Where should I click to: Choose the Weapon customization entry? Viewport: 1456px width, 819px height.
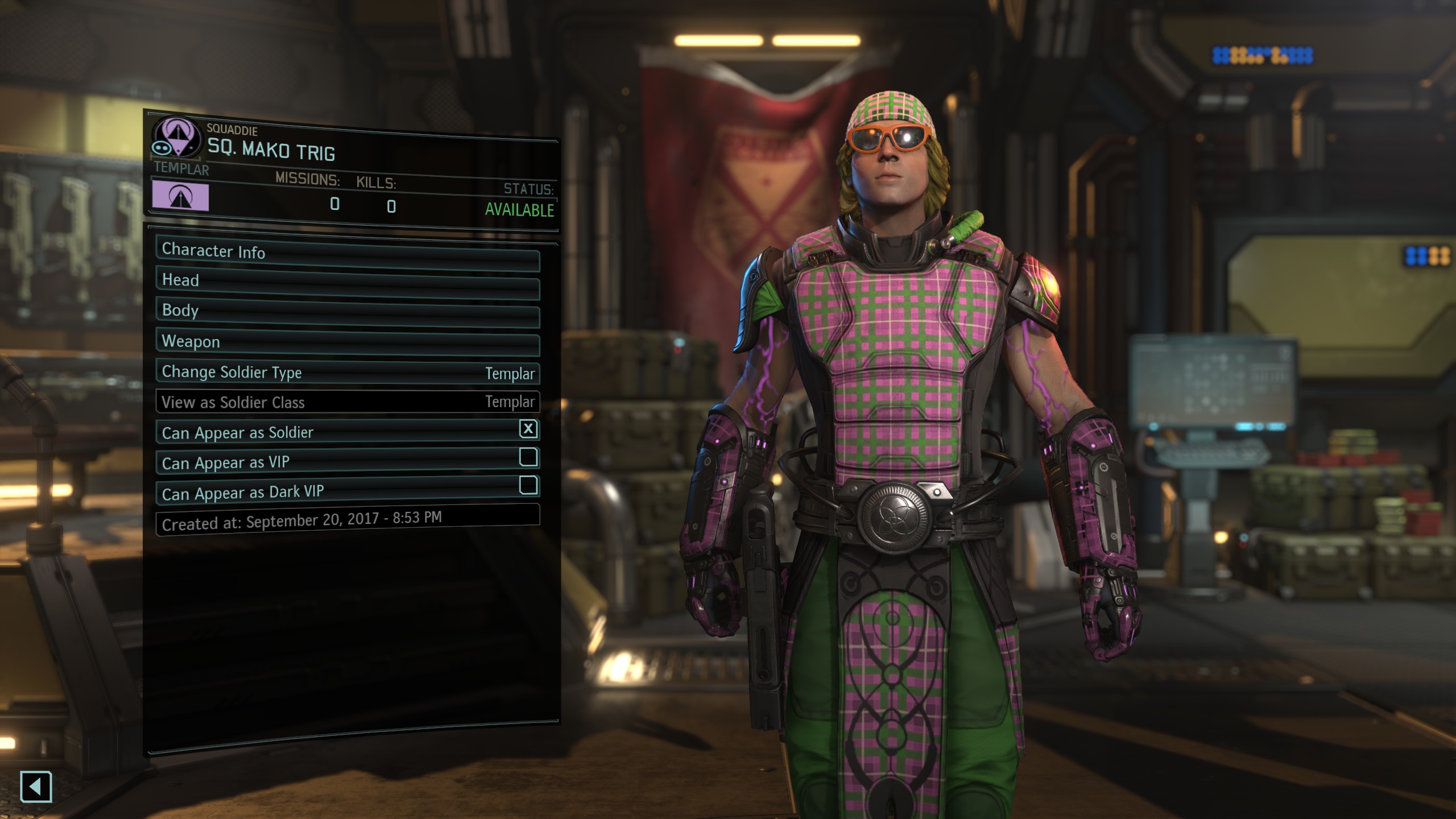(x=347, y=343)
